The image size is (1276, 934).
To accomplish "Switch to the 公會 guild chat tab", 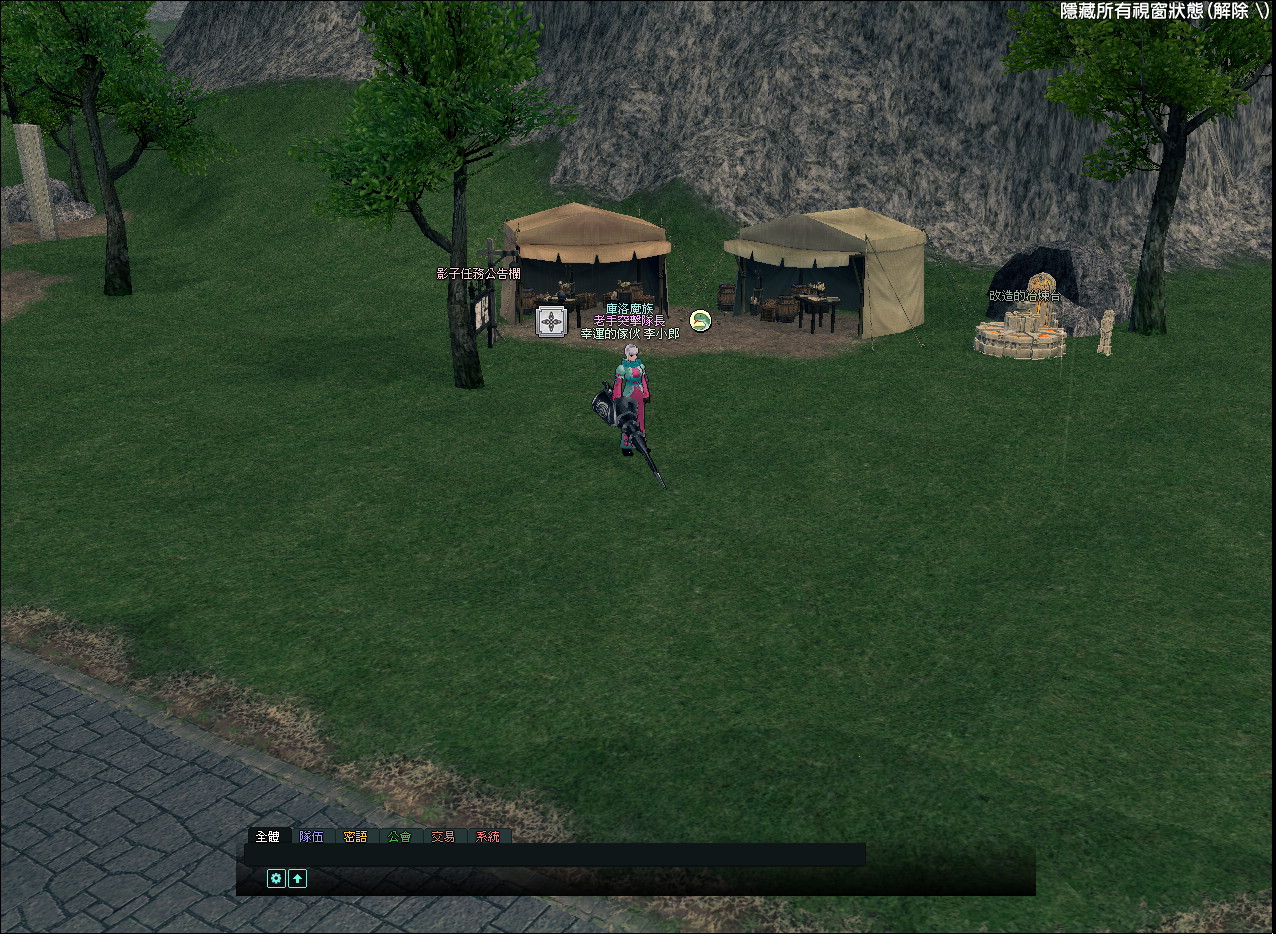I will (x=399, y=836).
